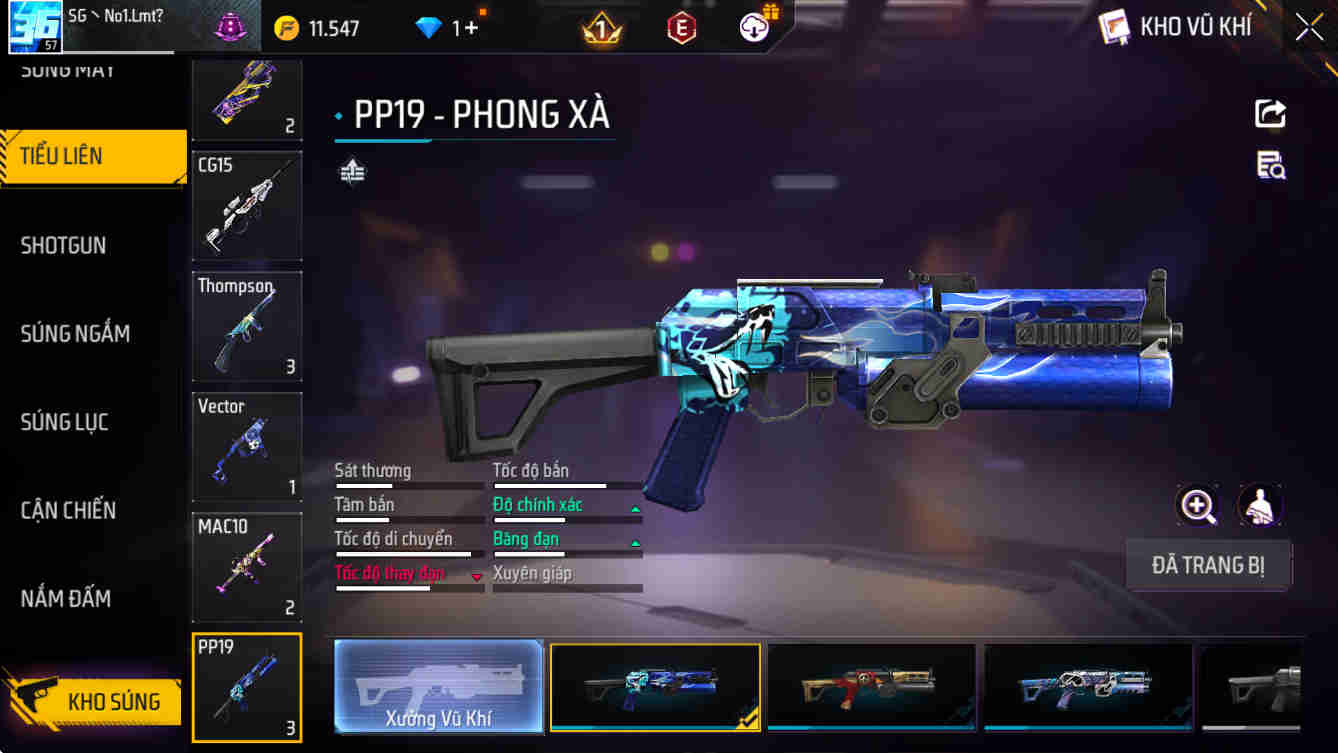Click the red E badge icon
The width and height of the screenshot is (1338, 753).
(x=683, y=27)
